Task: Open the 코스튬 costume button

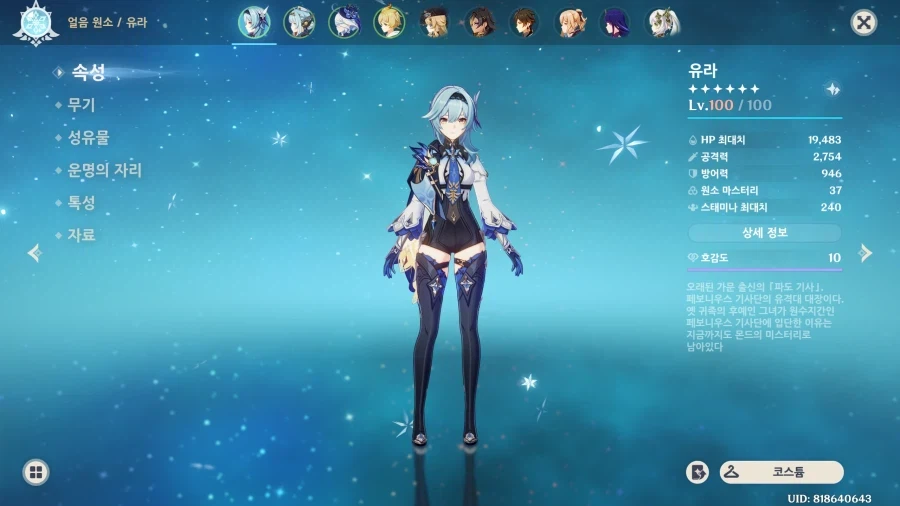Action: pyautogui.click(x=781, y=472)
